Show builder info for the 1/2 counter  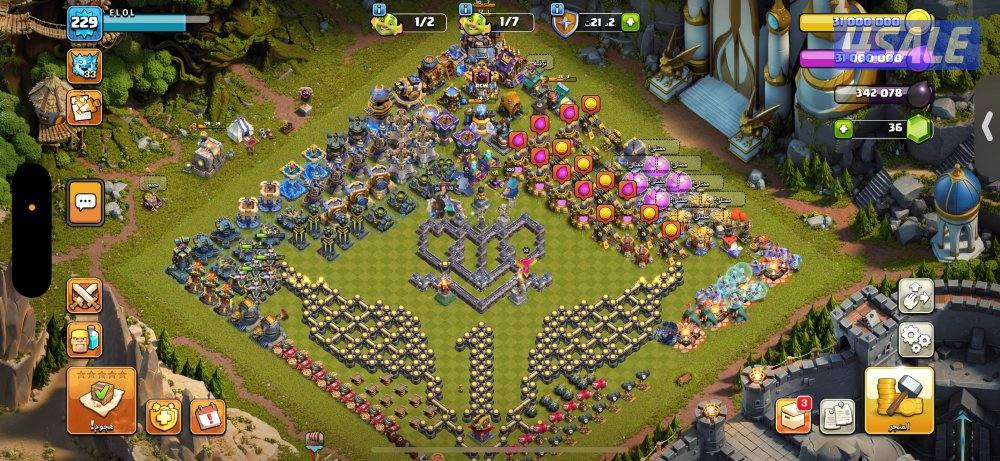pyautogui.click(x=380, y=10)
